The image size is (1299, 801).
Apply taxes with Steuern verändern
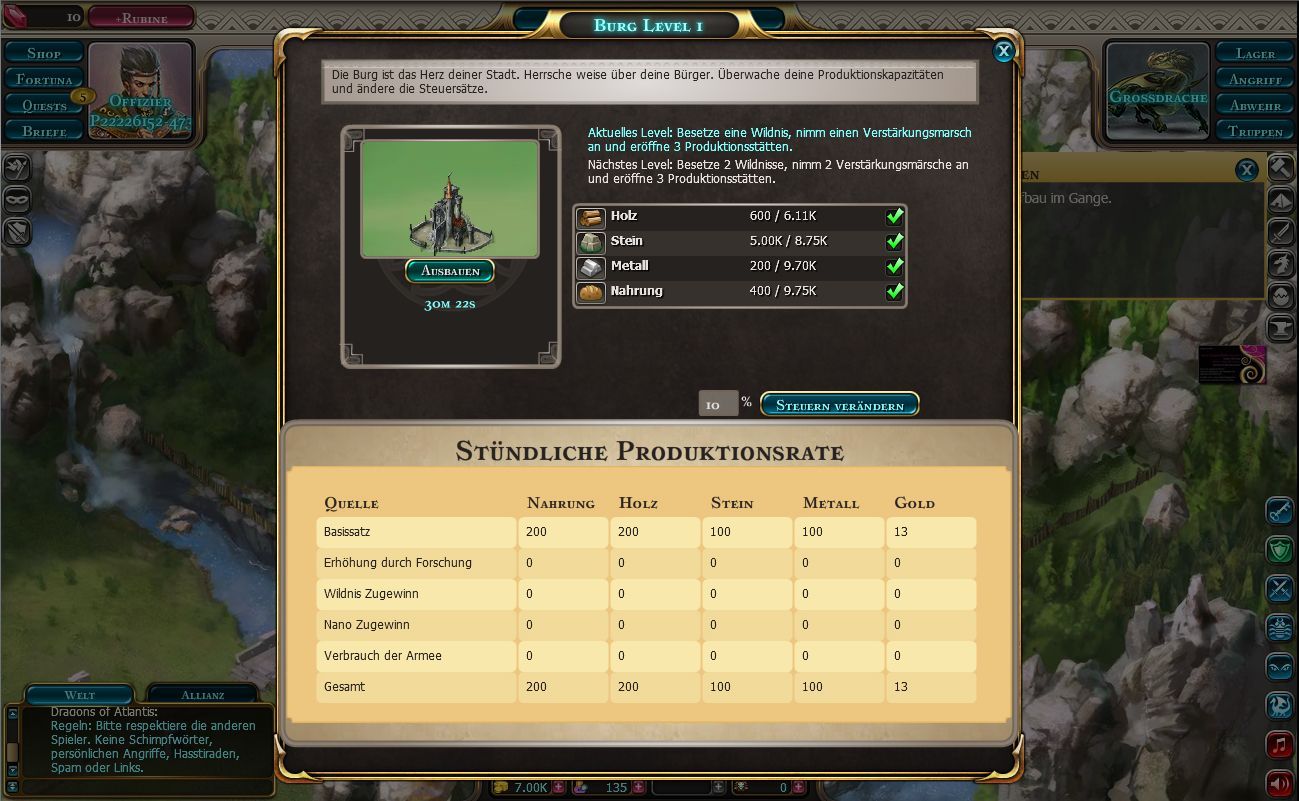coord(839,404)
